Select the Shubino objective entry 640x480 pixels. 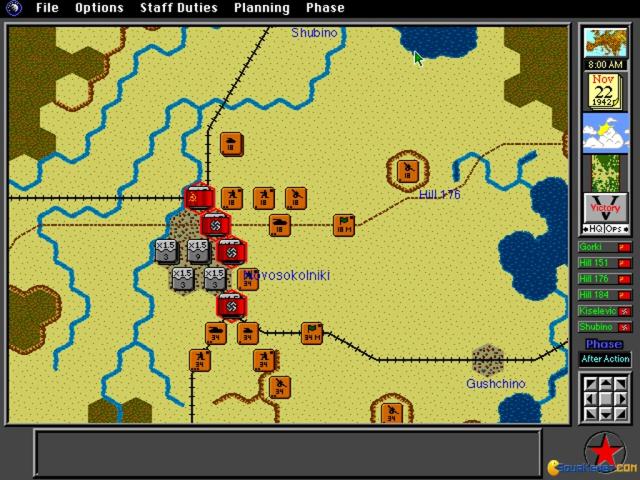coord(605,327)
